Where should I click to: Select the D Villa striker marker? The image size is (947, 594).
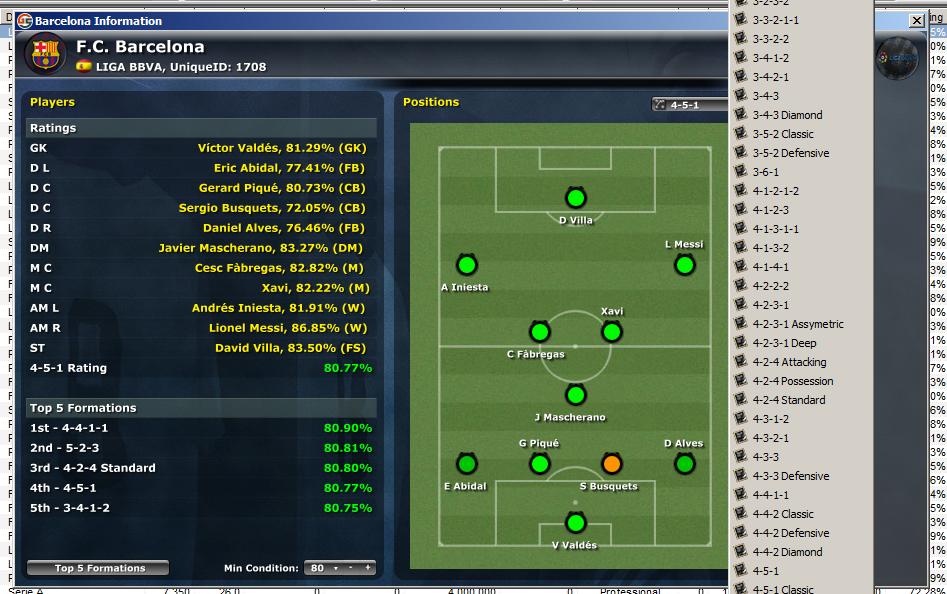(575, 198)
